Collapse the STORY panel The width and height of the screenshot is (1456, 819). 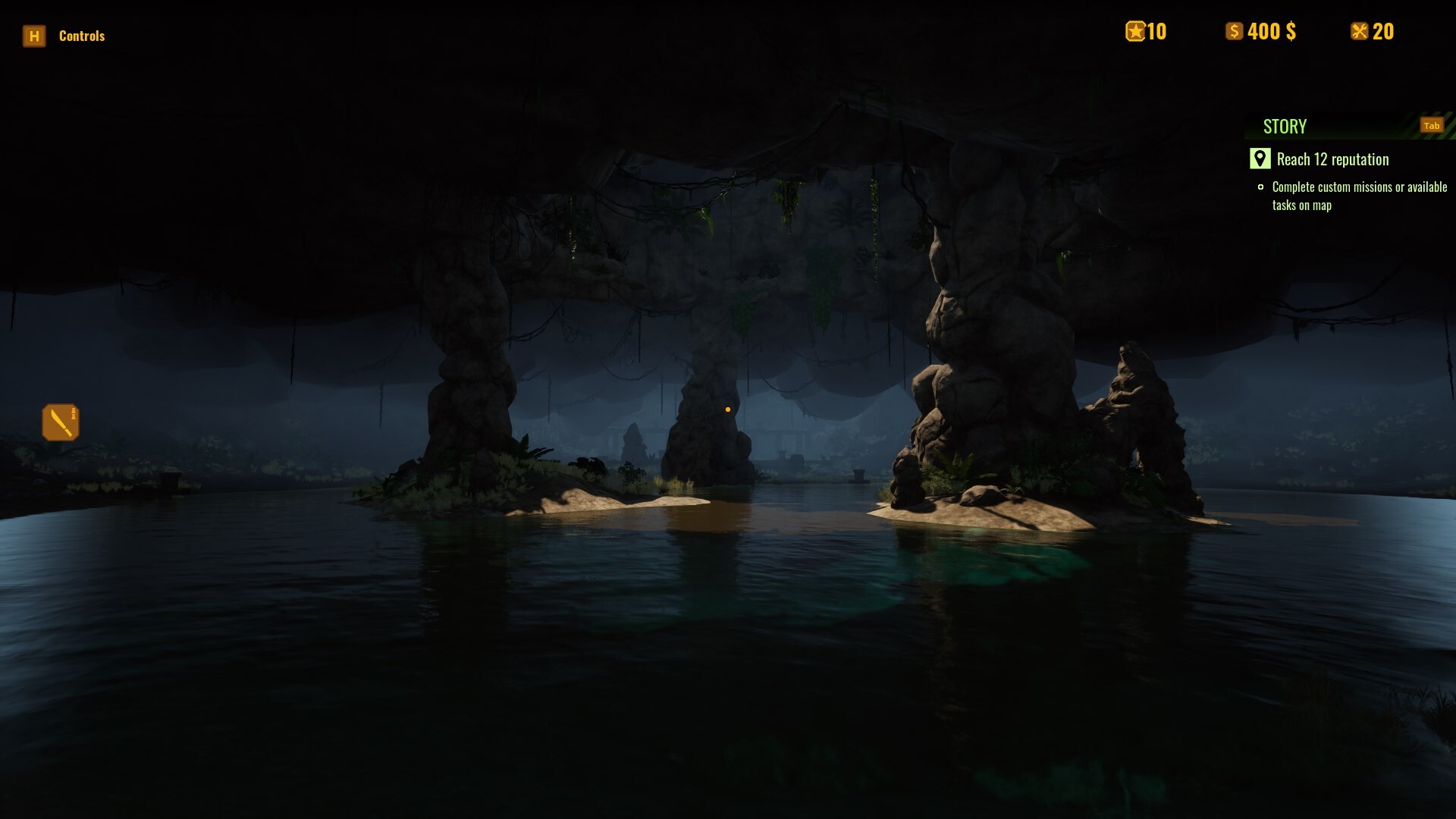point(1431,125)
